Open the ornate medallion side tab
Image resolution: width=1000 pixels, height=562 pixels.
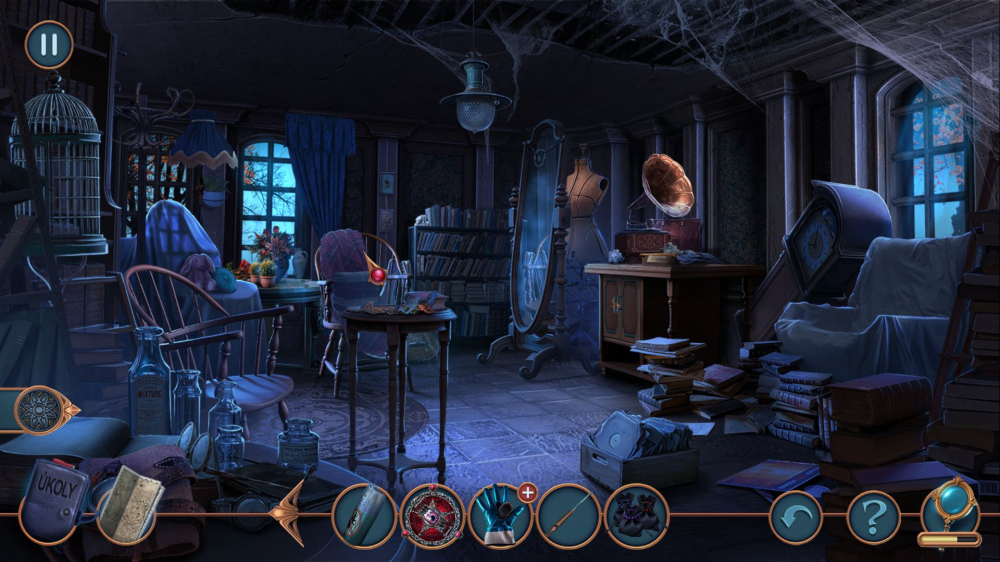(x=45, y=410)
